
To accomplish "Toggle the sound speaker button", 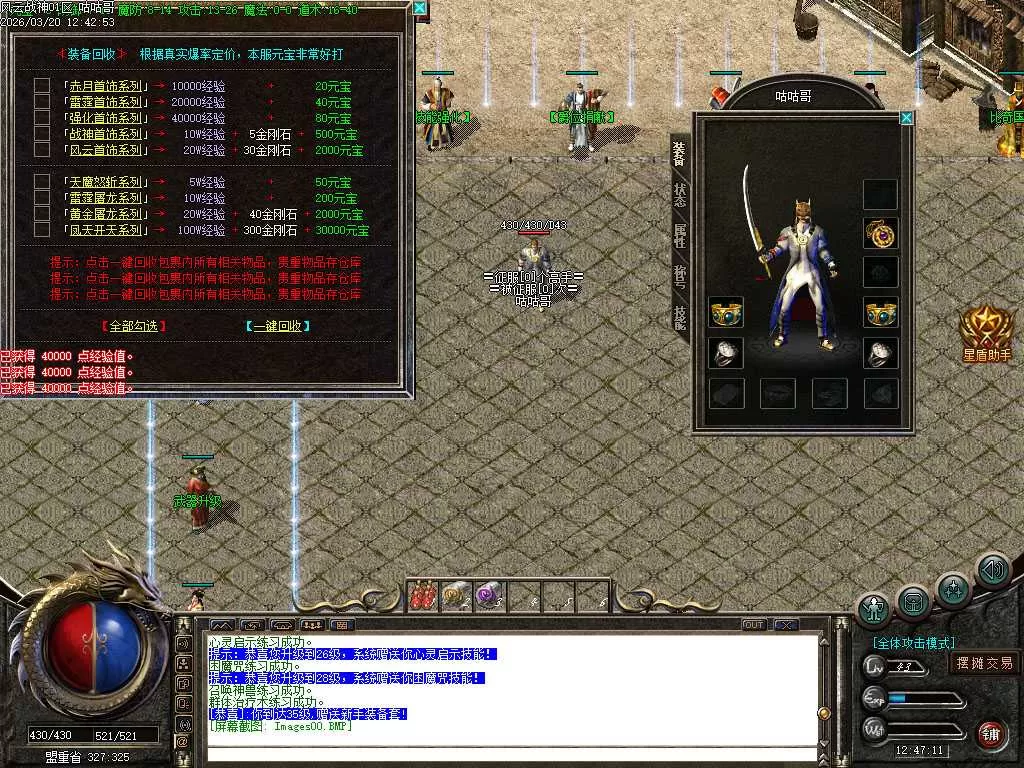I will [992, 570].
